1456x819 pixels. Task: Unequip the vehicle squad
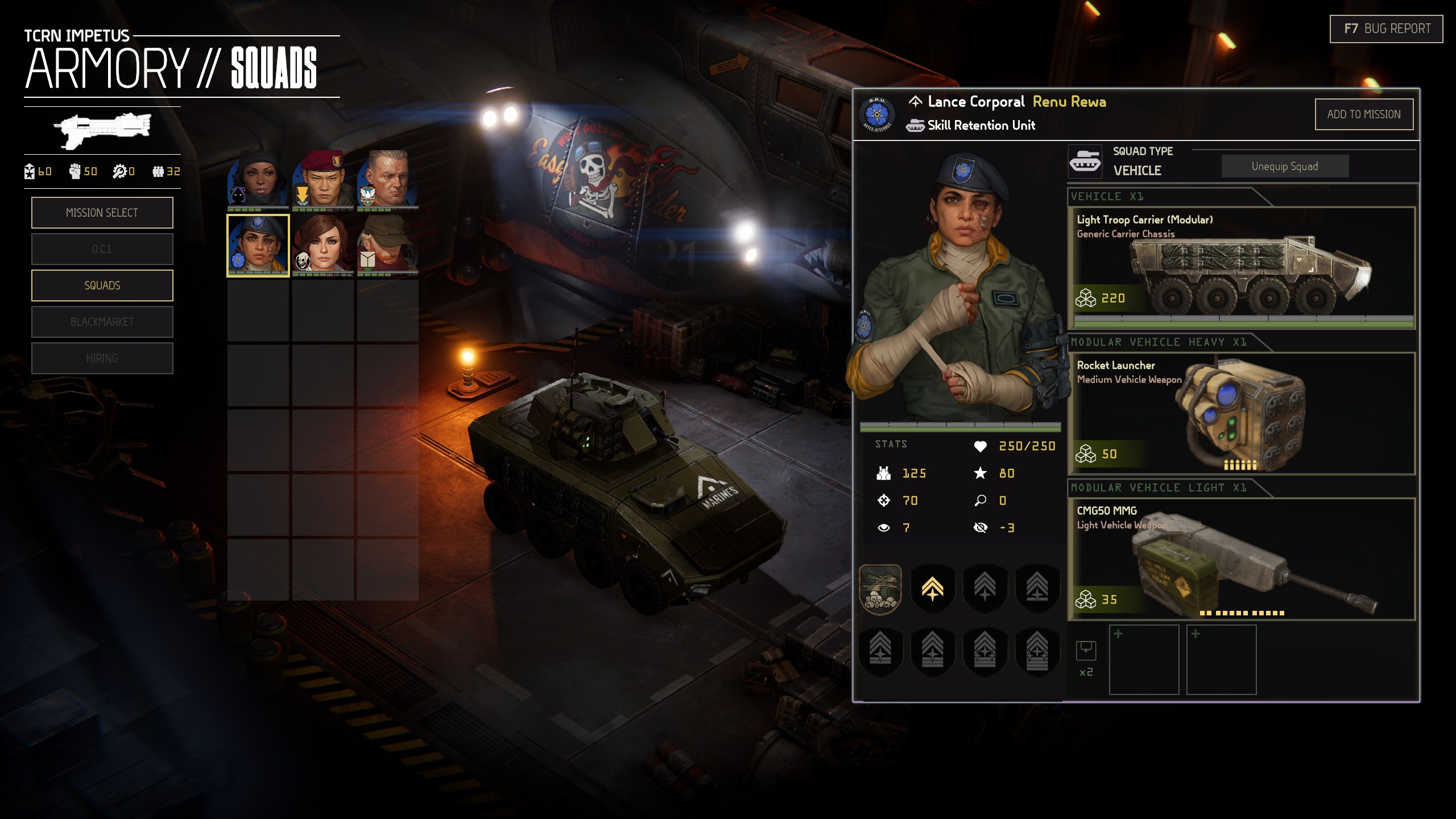tap(1284, 166)
